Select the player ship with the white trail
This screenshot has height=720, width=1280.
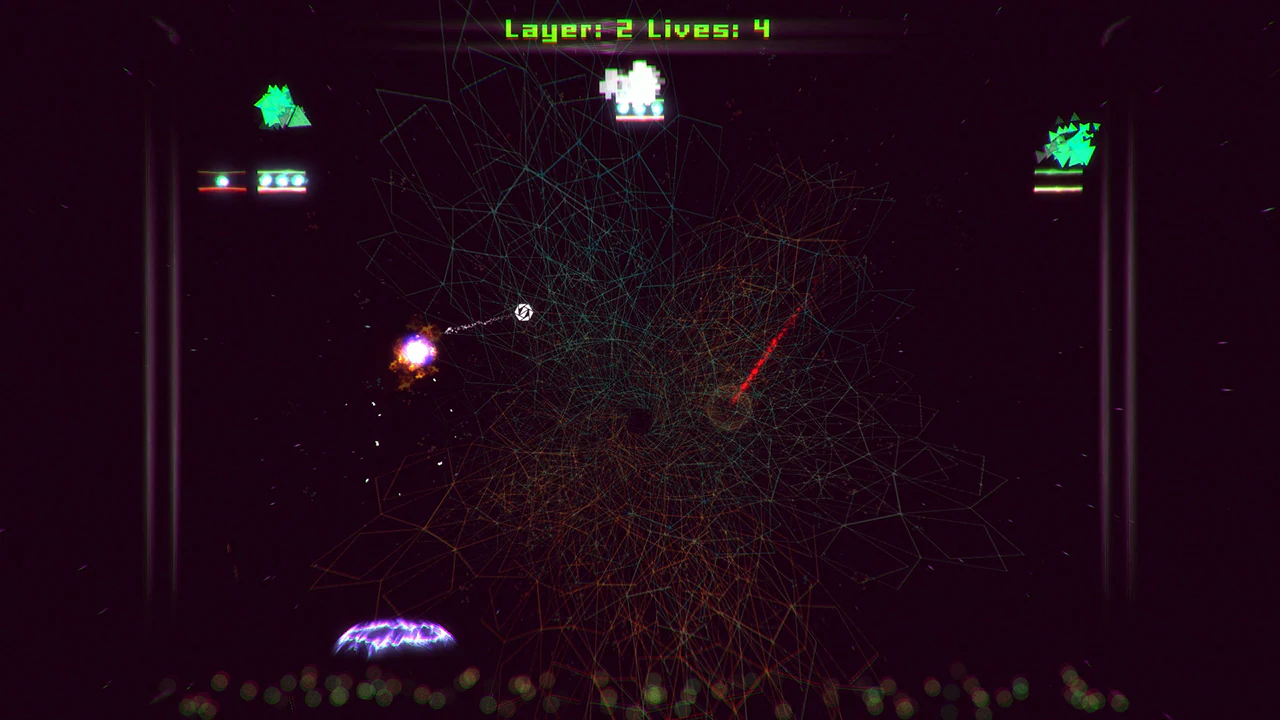point(522,313)
